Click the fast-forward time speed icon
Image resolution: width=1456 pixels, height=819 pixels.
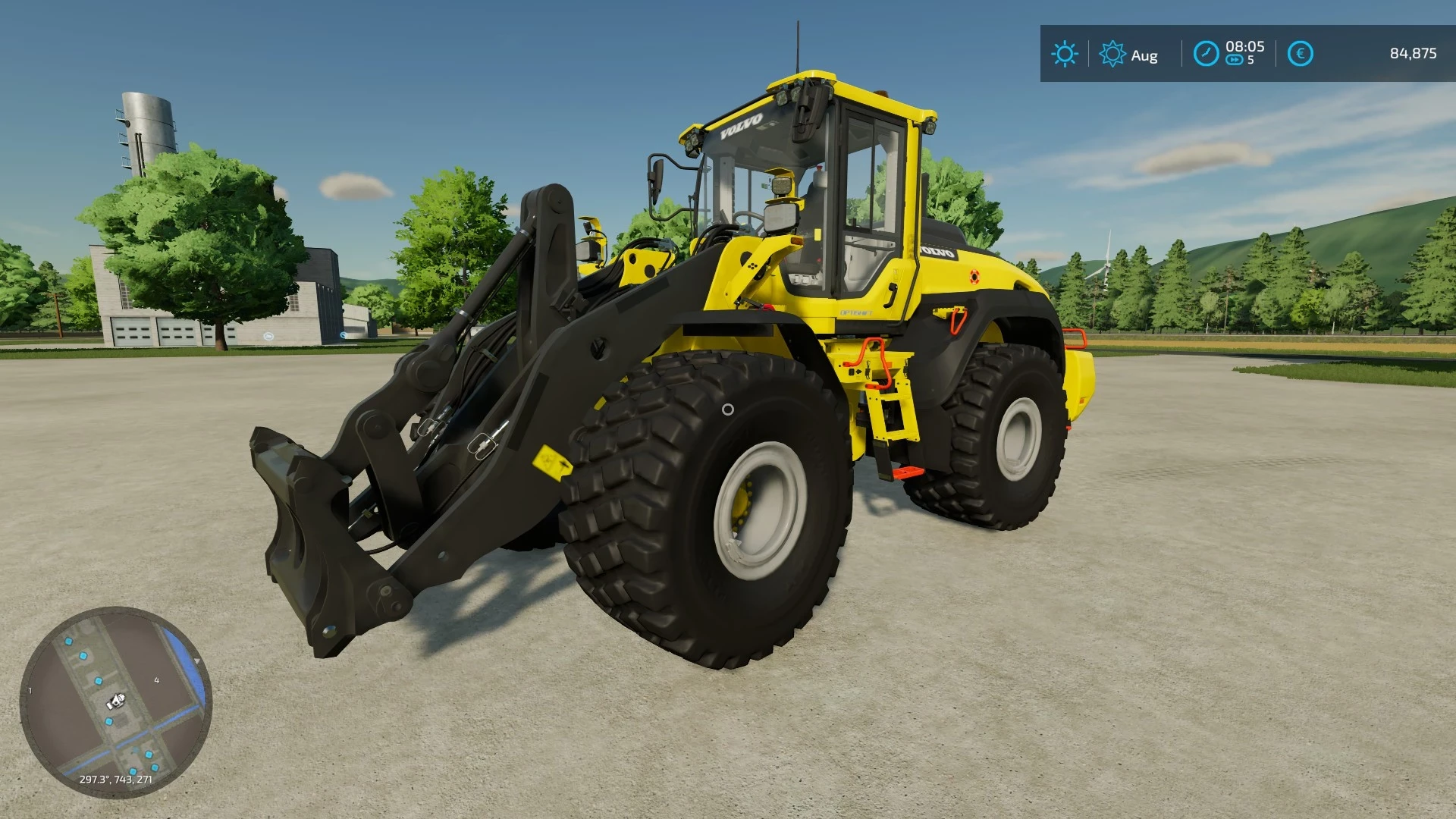coord(1235,59)
